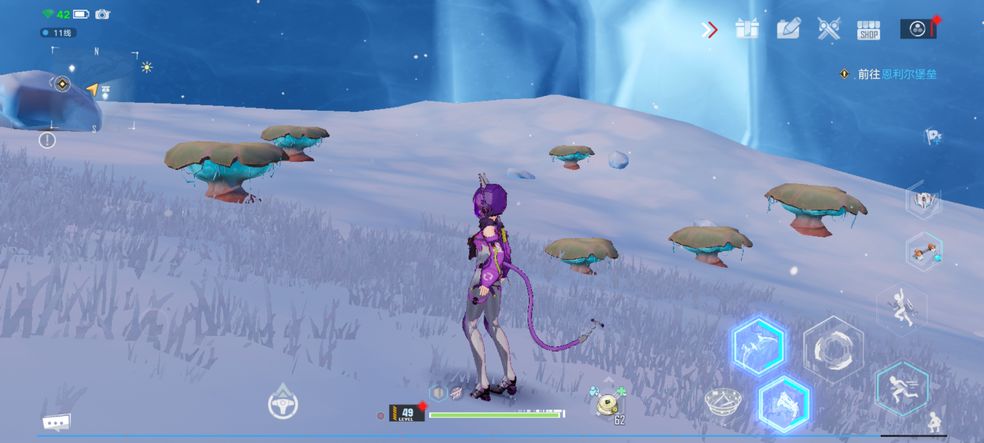
Task: Switch channel via the 11线 indicator
Action: (59, 33)
